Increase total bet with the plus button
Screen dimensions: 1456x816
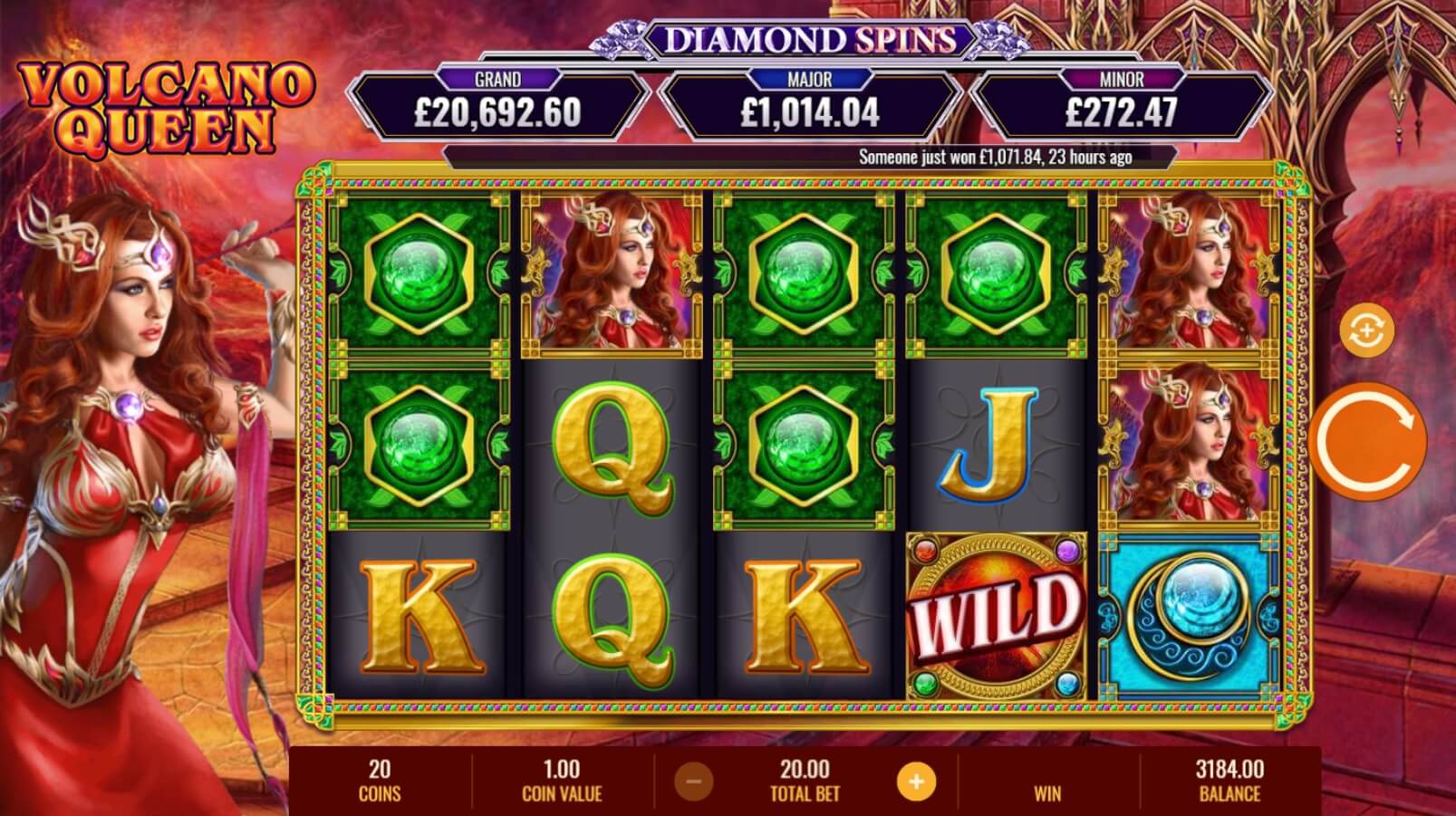click(x=916, y=781)
